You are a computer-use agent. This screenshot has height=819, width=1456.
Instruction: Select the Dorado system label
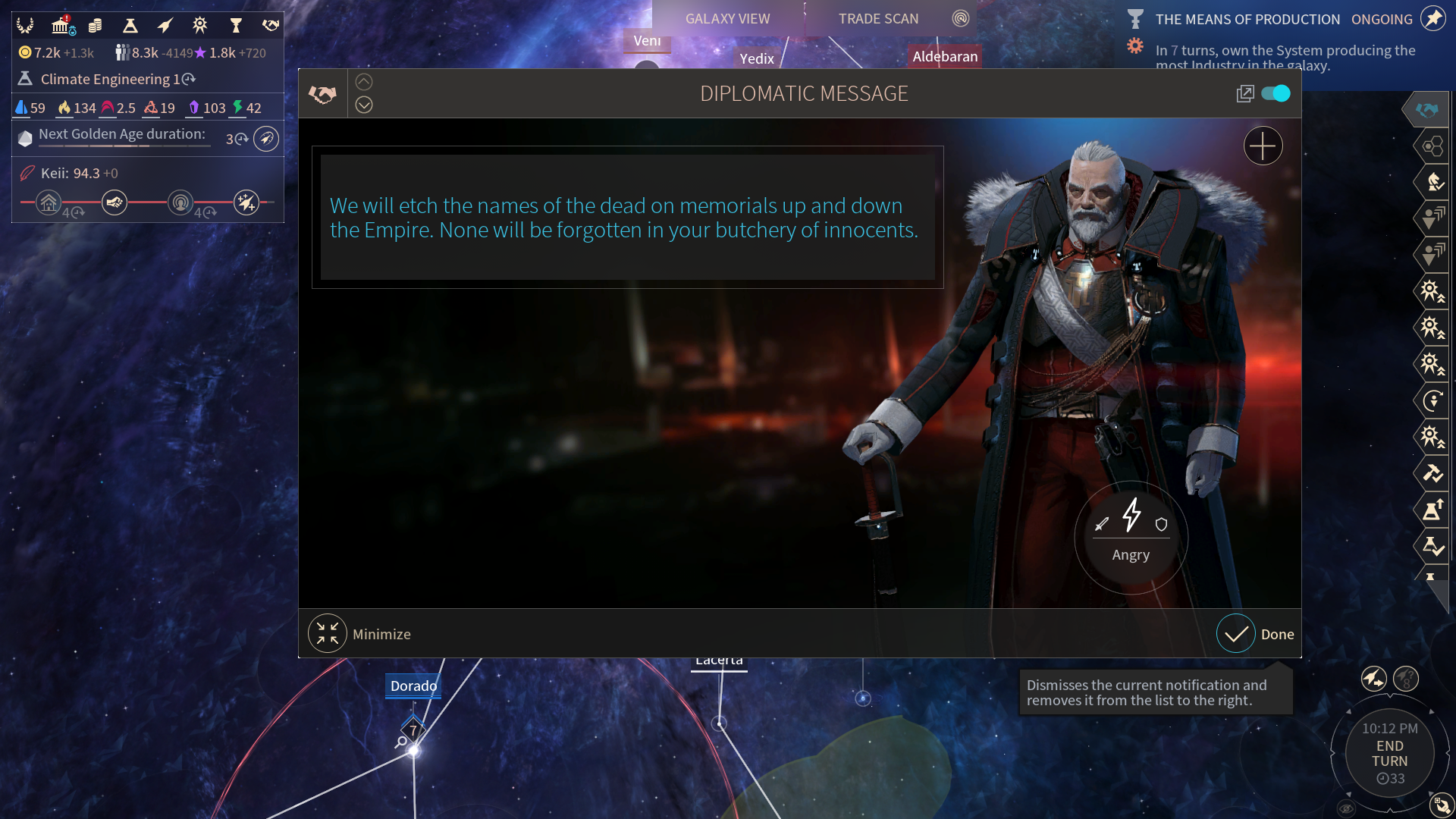[413, 686]
